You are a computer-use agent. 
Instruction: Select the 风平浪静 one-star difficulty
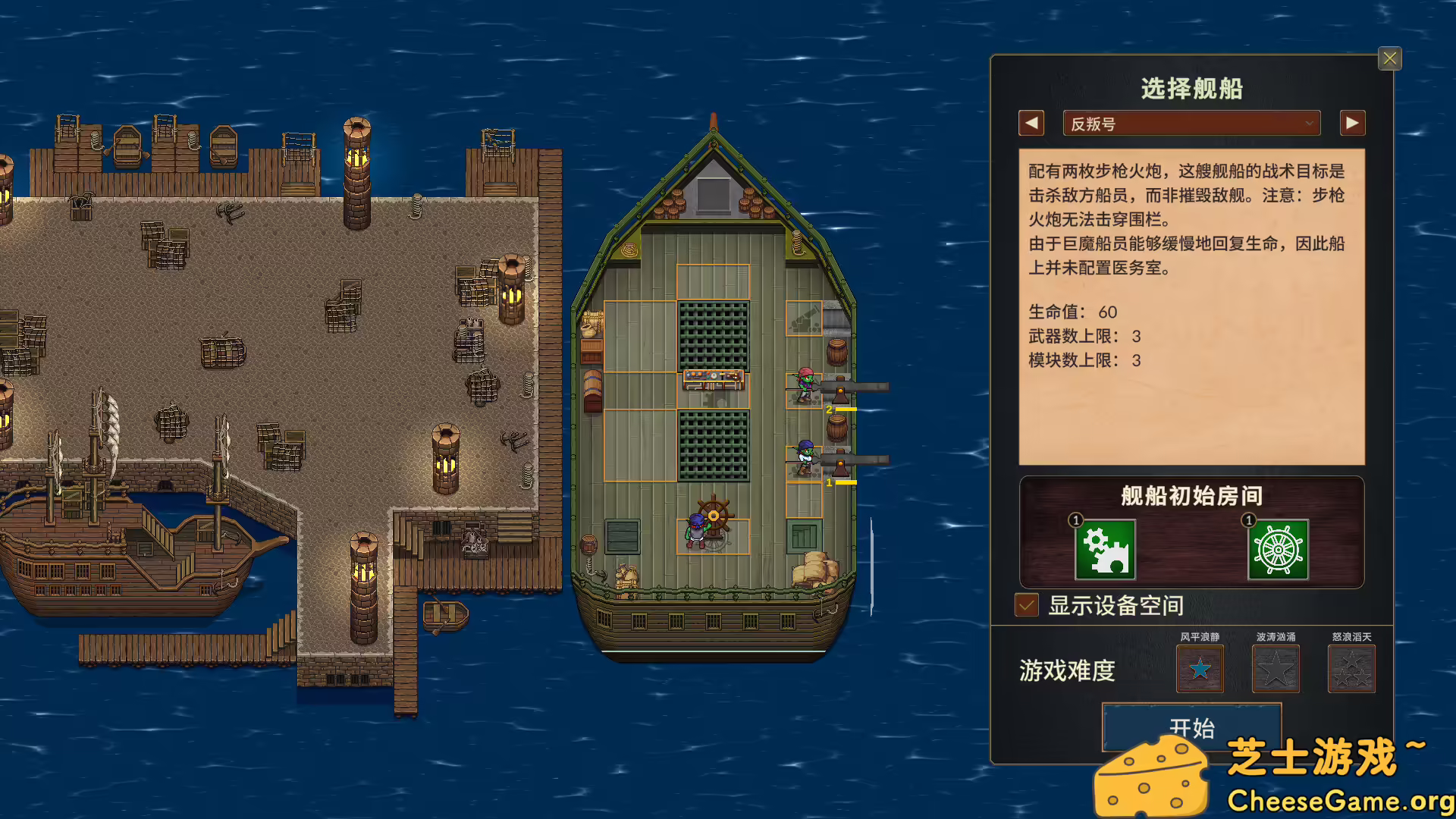pos(1199,669)
